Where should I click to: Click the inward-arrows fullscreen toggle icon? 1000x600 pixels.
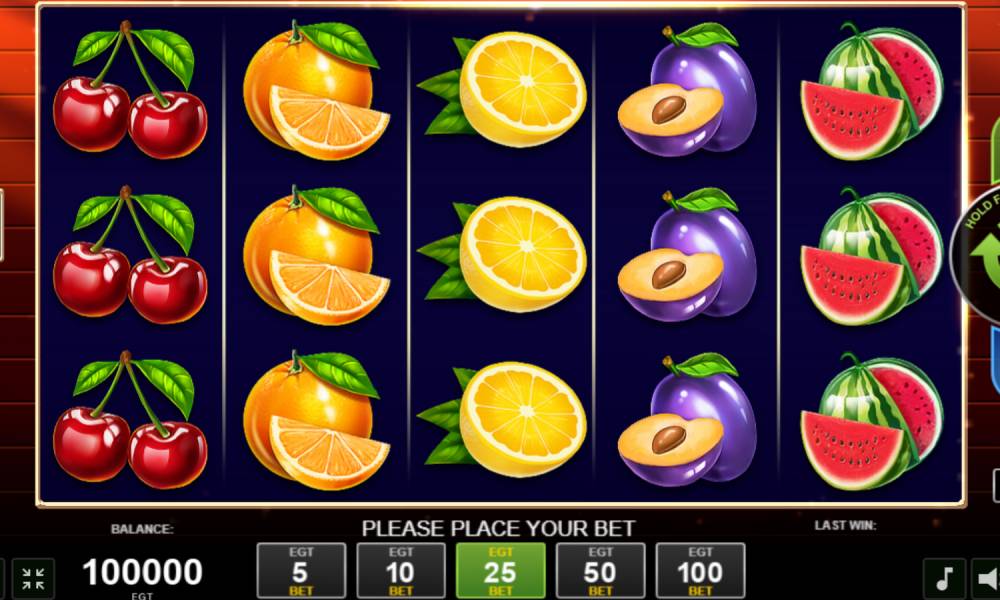(x=33, y=578)
